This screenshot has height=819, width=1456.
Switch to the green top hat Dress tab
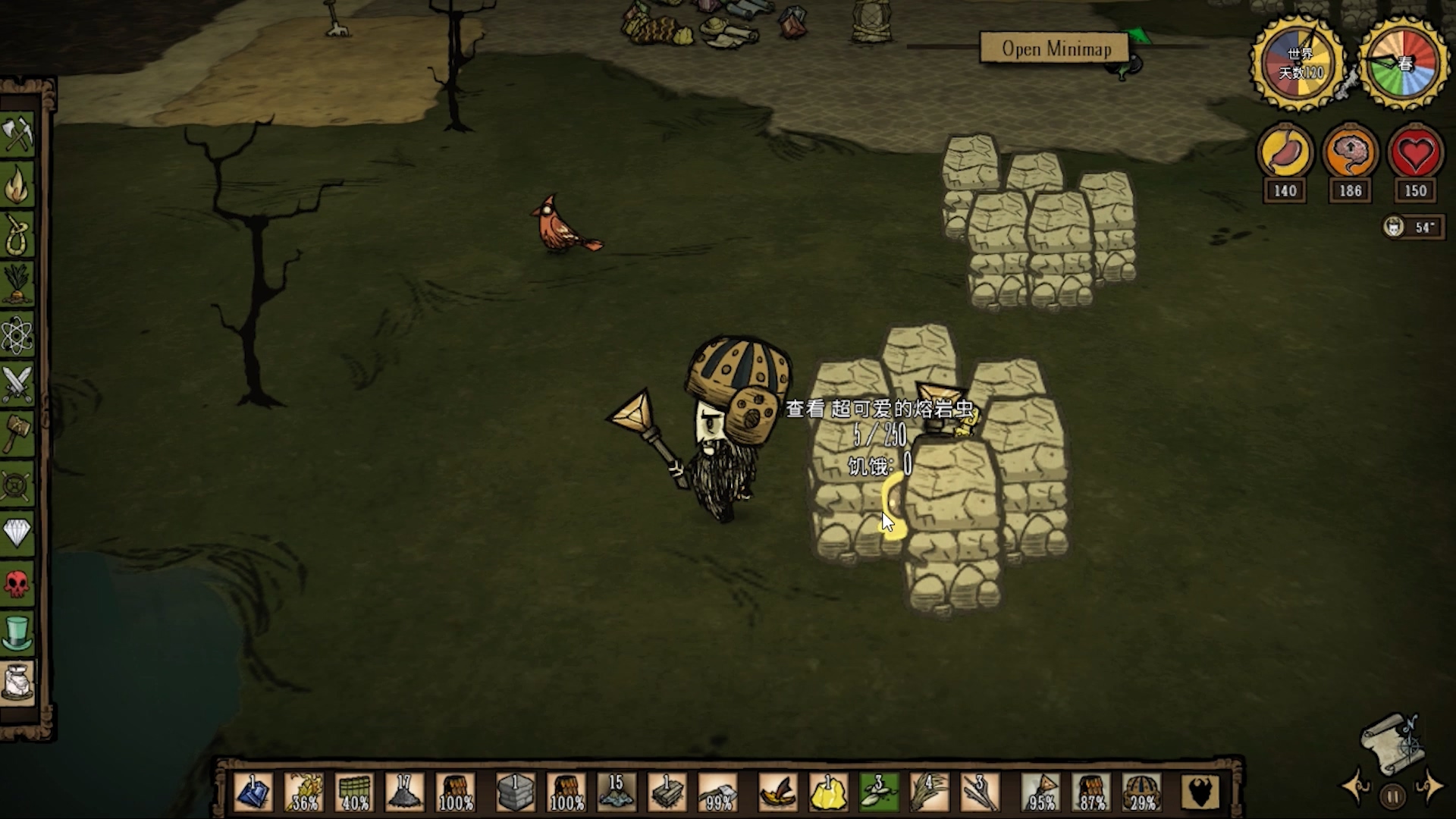click(17, 632)
